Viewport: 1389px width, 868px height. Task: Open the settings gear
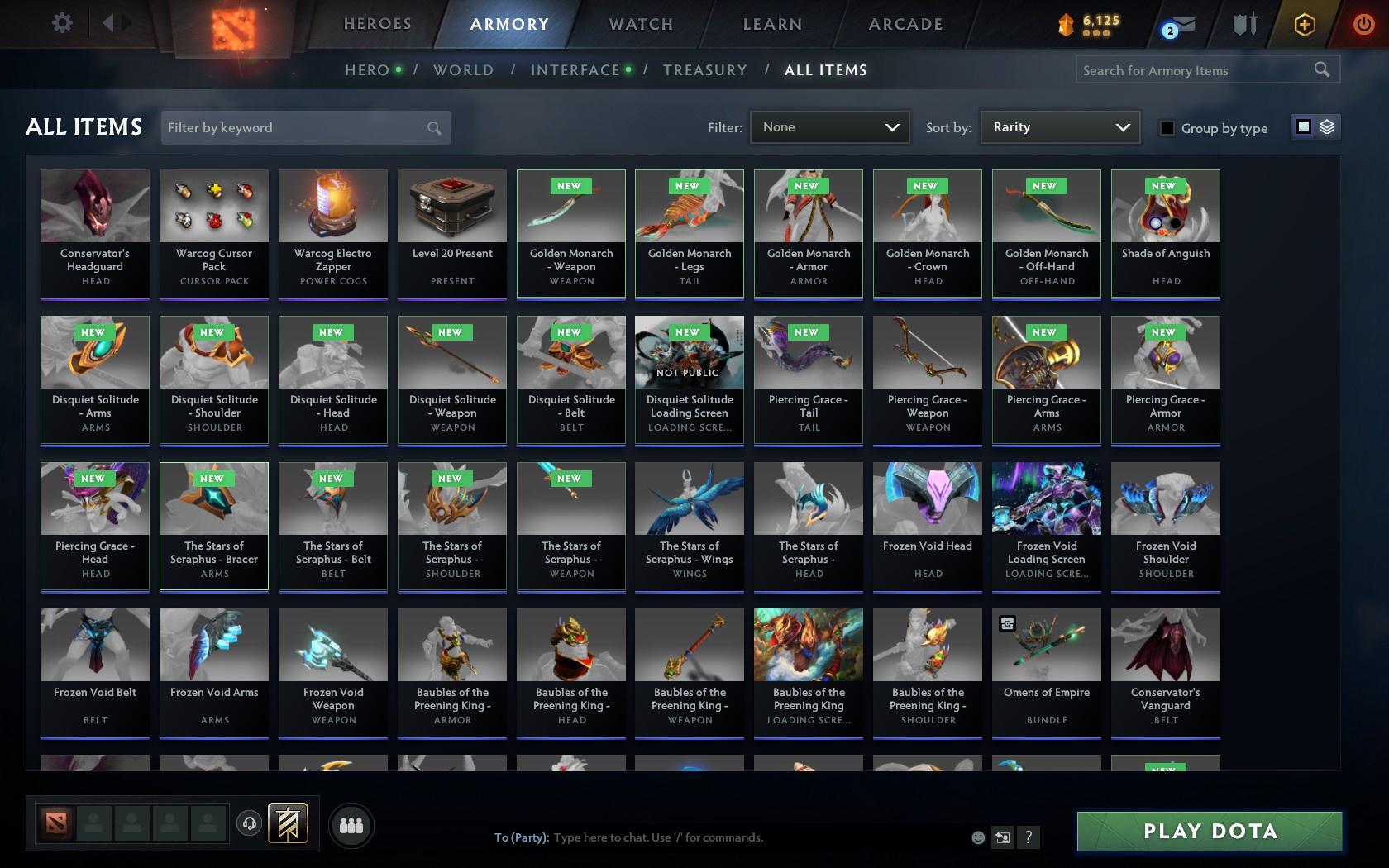pos(60,22)
